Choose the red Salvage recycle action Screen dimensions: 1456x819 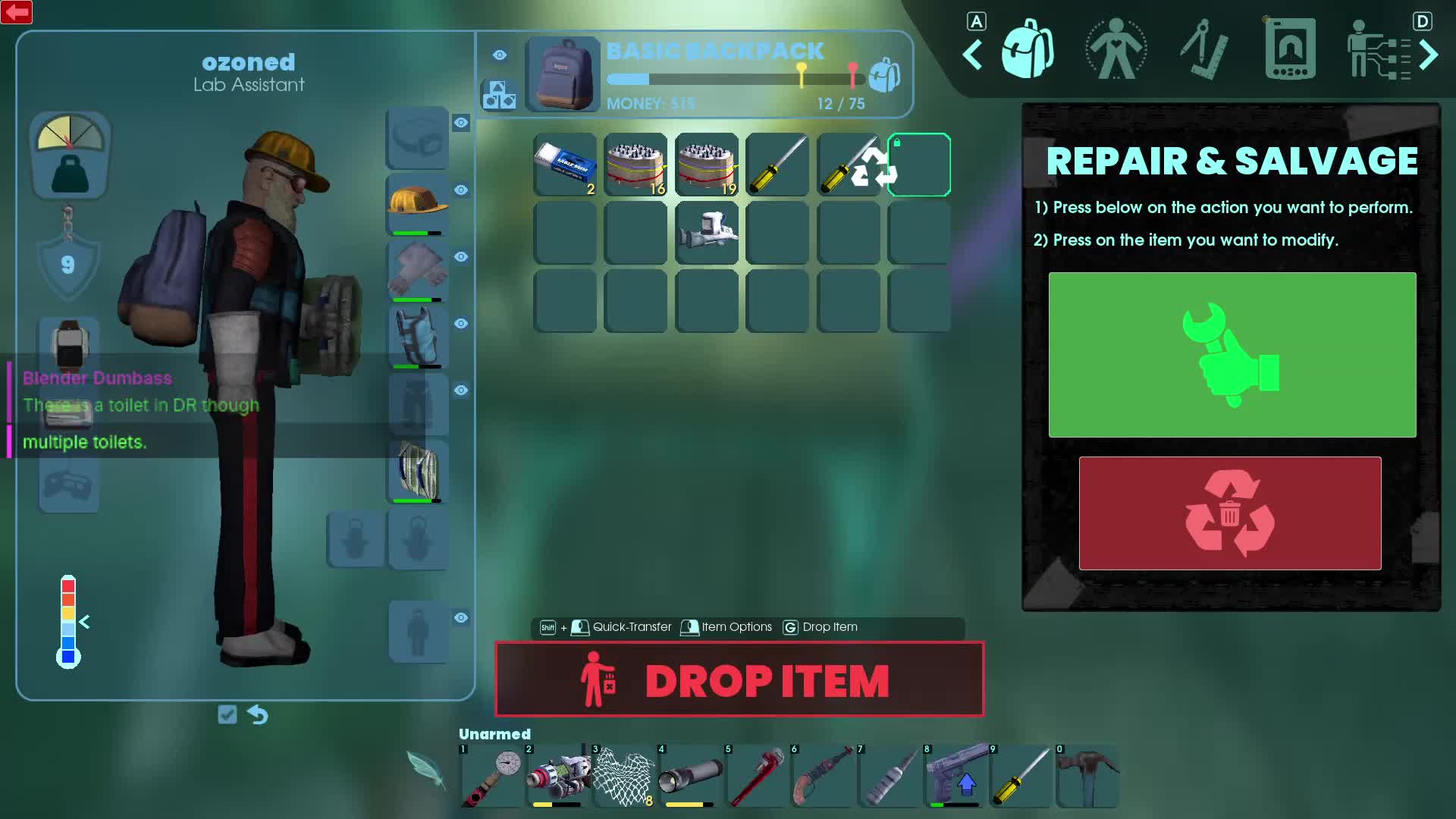(1229, 513)
